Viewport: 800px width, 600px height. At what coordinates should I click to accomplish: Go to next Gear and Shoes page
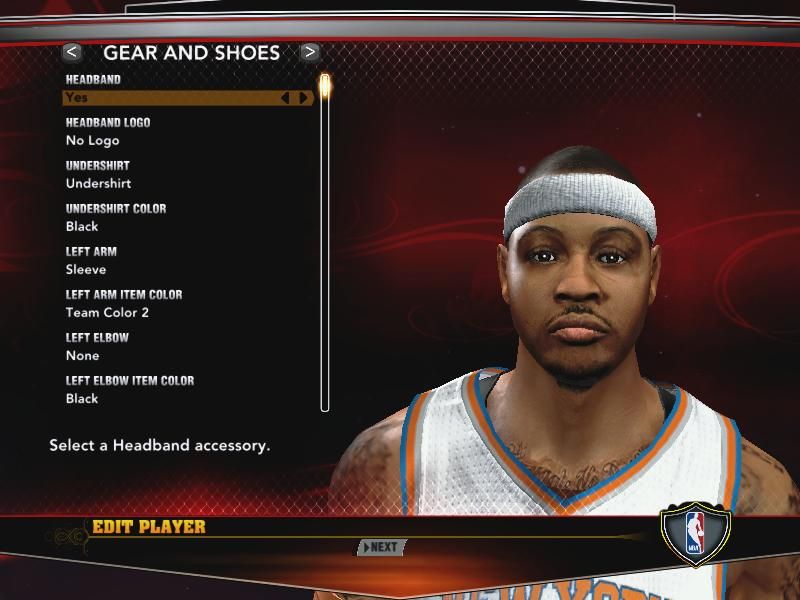310,52
